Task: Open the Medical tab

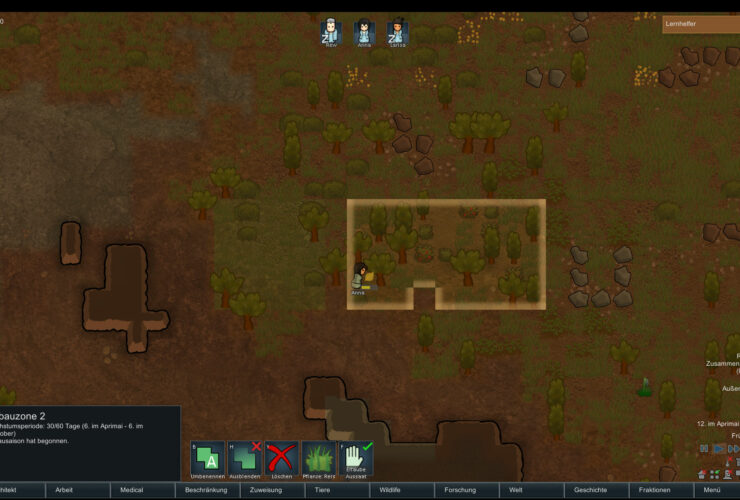Action: point(131,491)
